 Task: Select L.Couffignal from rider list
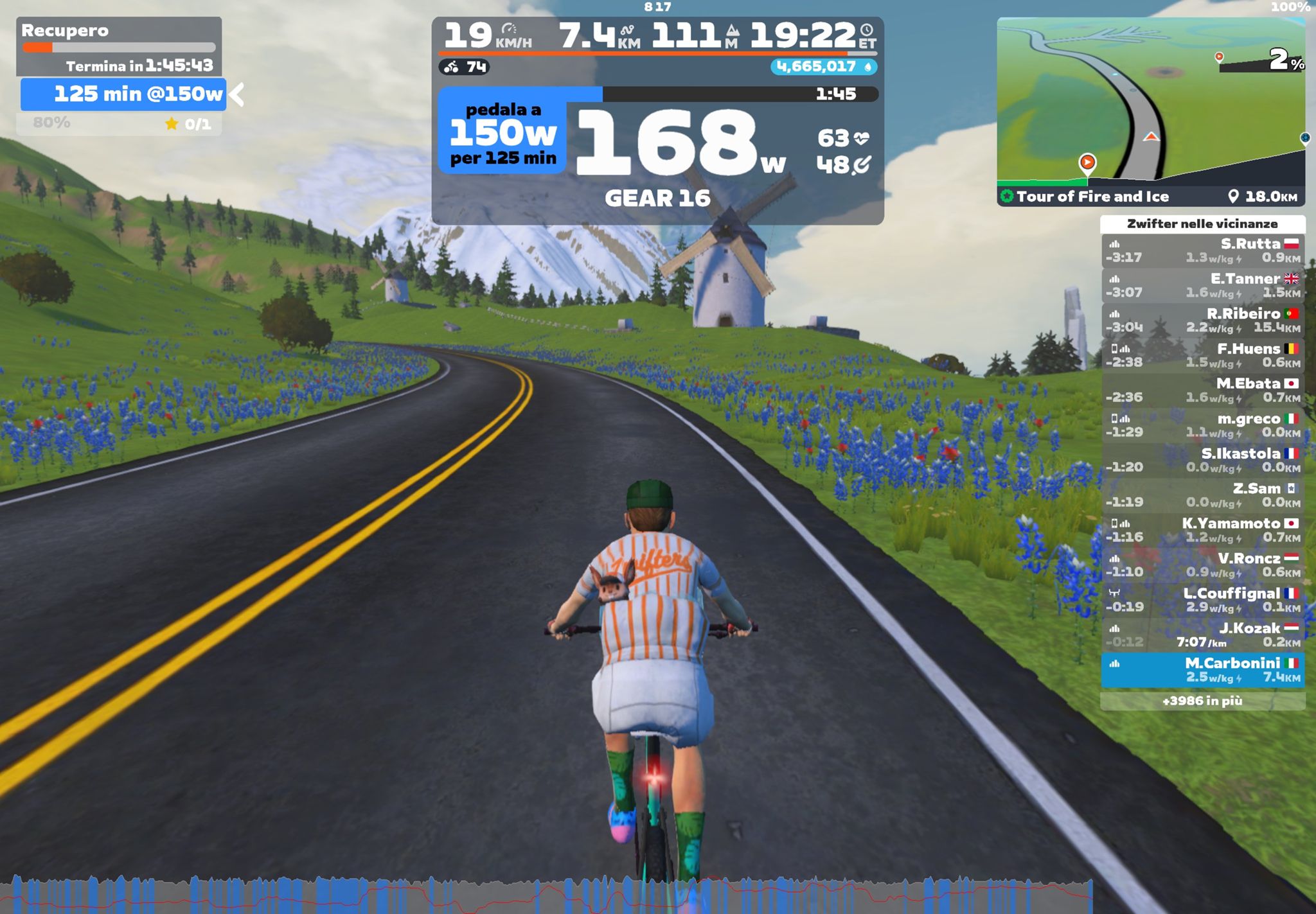[x=1202, y=600]
